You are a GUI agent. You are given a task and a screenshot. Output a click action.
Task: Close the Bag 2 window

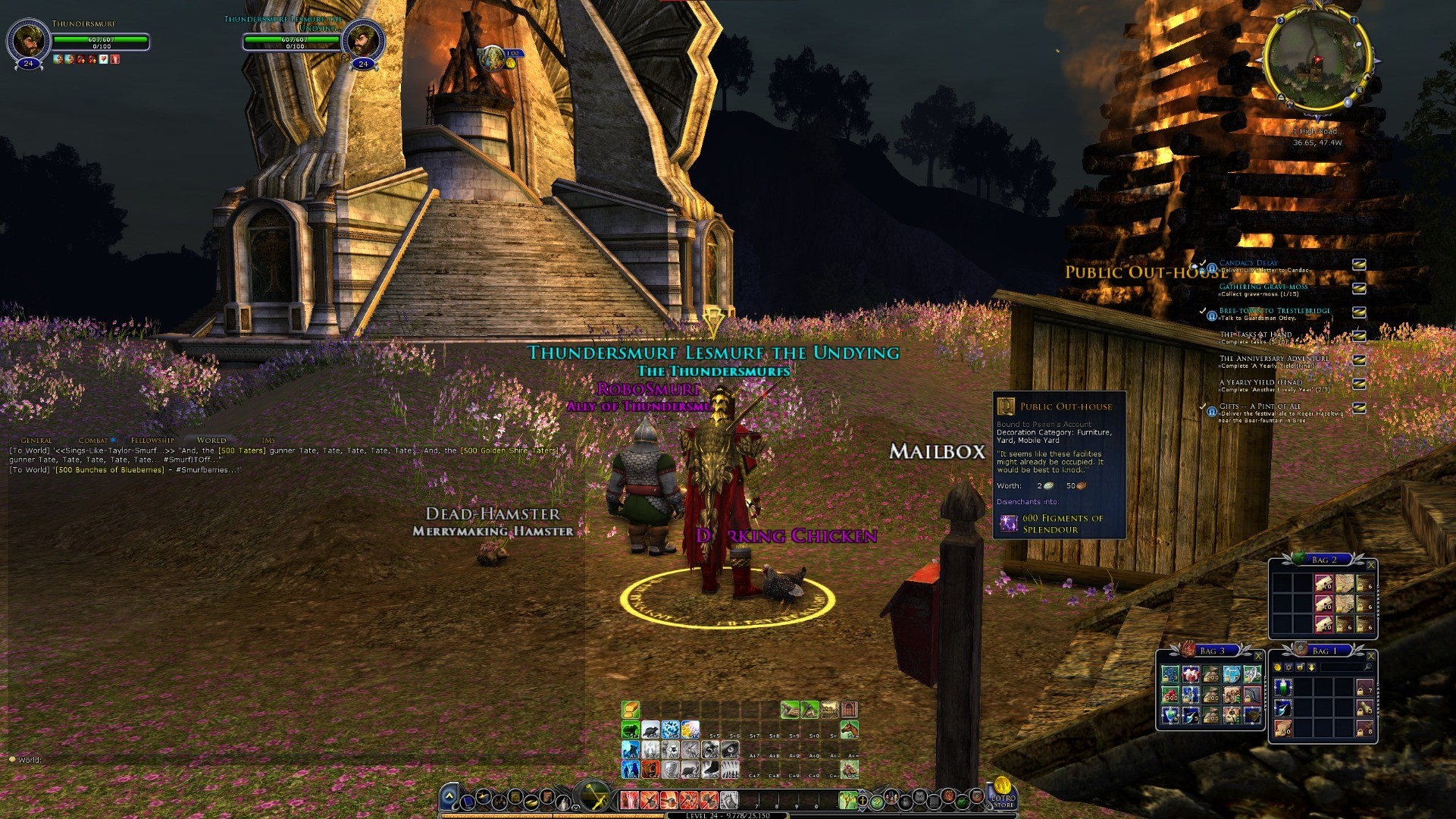coord(1370,565)
